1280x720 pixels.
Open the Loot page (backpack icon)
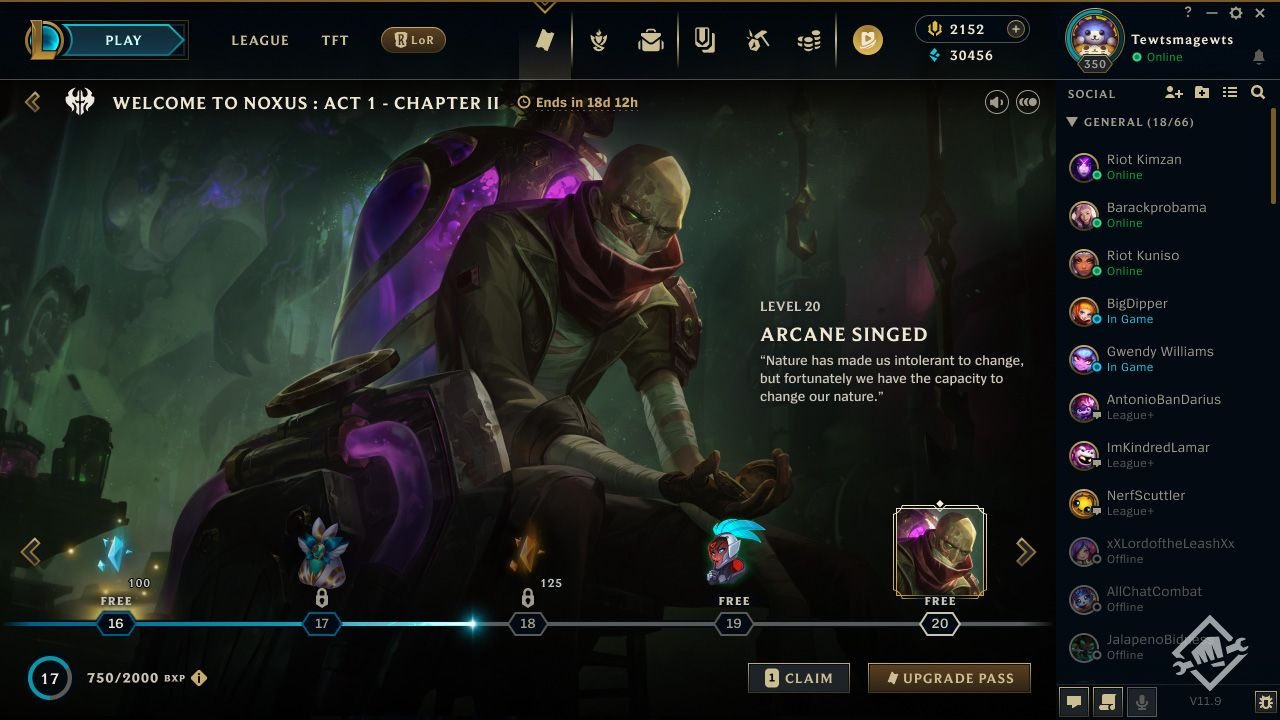click(649, 40)
